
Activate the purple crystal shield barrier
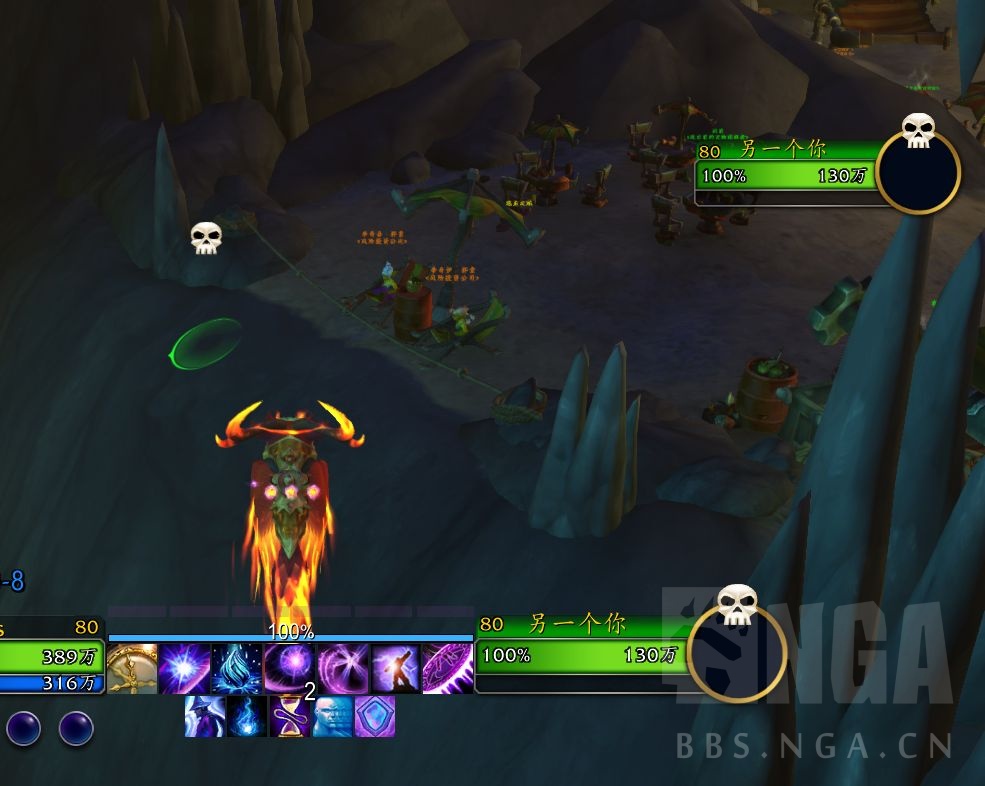(375, 716)
